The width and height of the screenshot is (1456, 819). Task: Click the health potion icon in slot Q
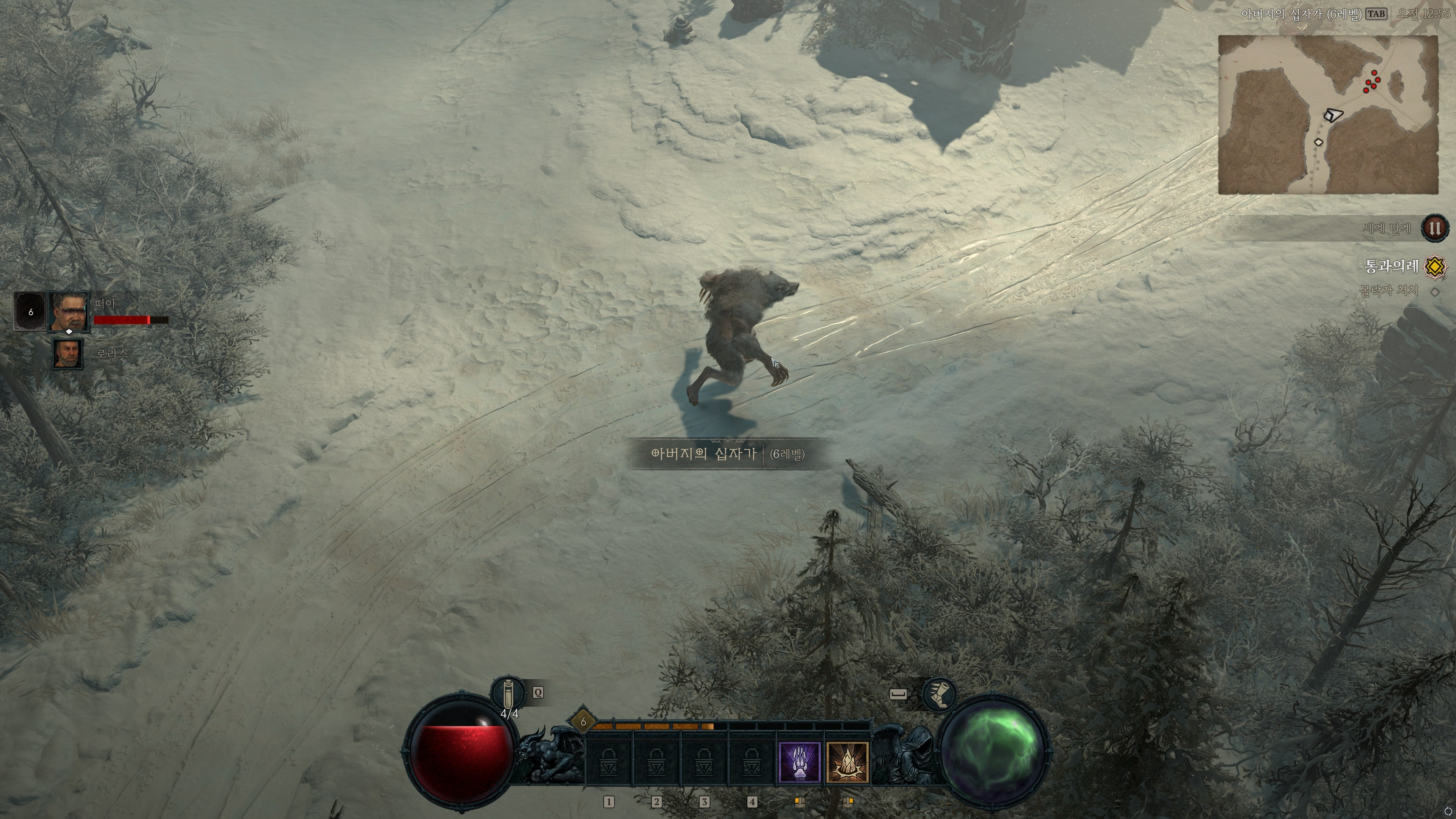click(508, 694)
